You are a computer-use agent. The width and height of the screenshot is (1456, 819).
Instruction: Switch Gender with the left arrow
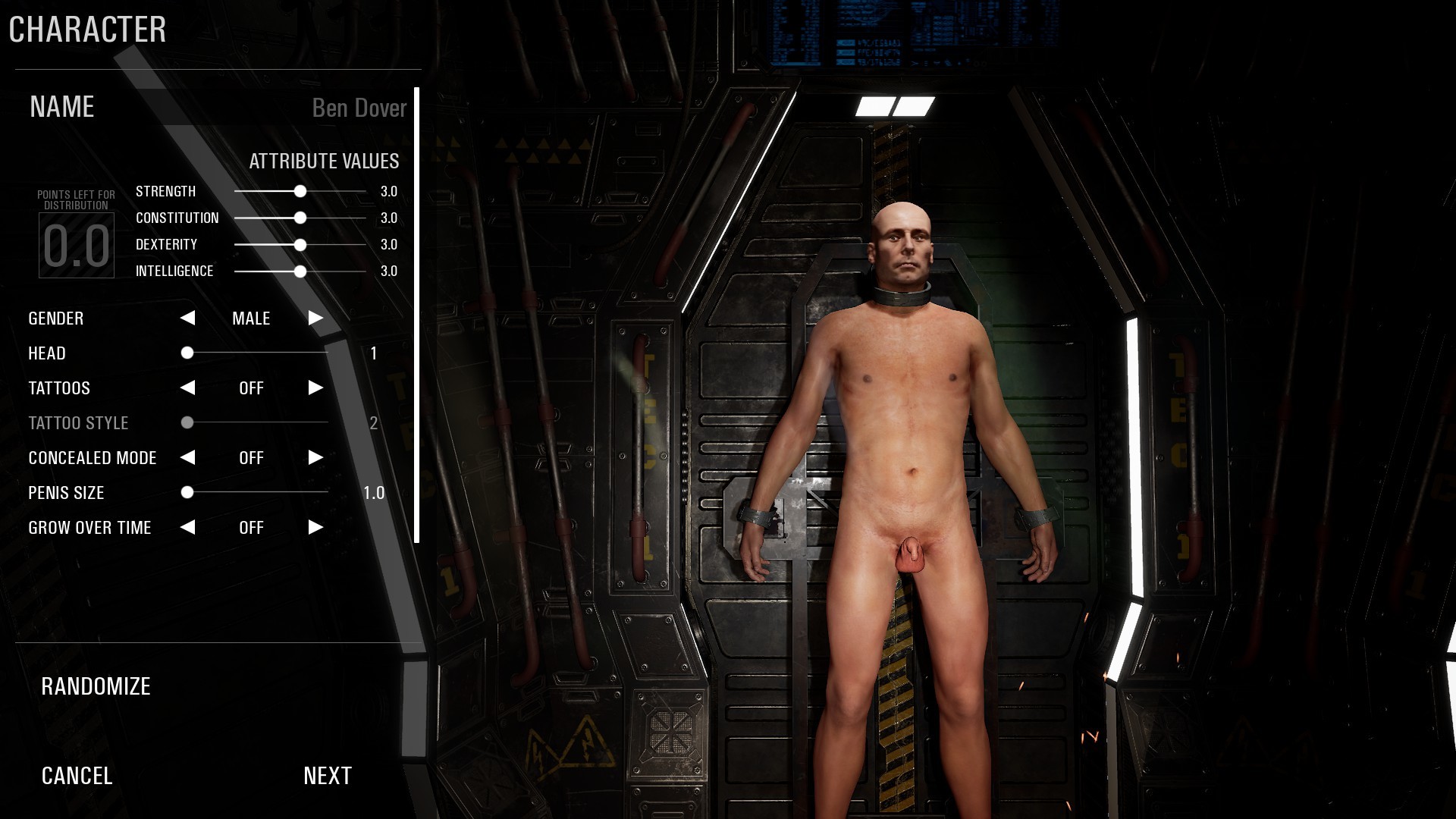[188, 318]
